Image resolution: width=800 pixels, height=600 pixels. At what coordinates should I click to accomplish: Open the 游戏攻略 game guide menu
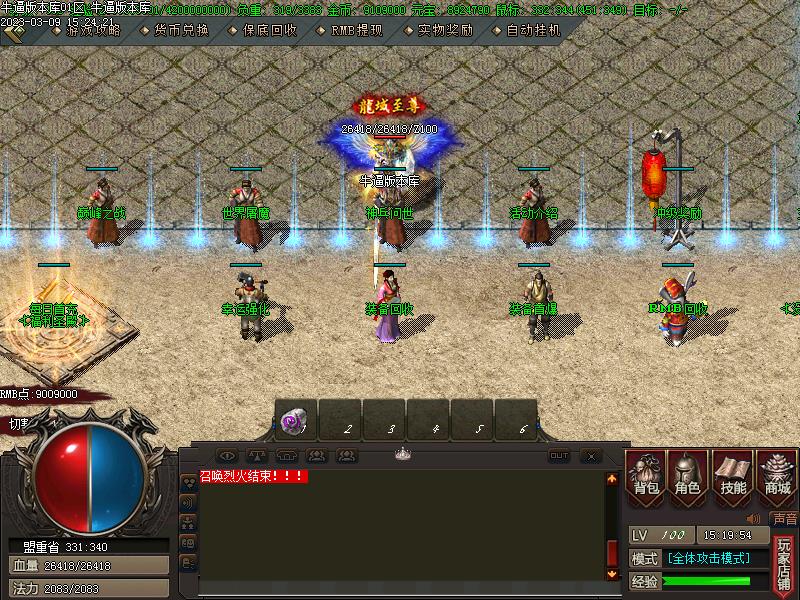(x=93, y=31)
